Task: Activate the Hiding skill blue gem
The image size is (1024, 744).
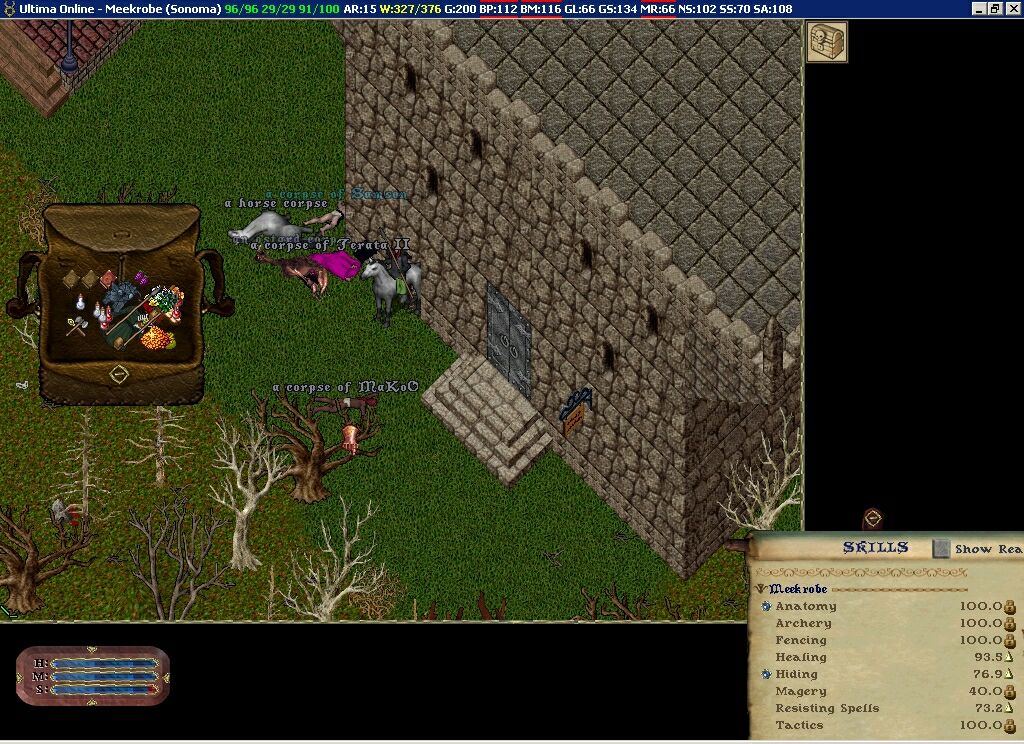Action: pos(766,674)
